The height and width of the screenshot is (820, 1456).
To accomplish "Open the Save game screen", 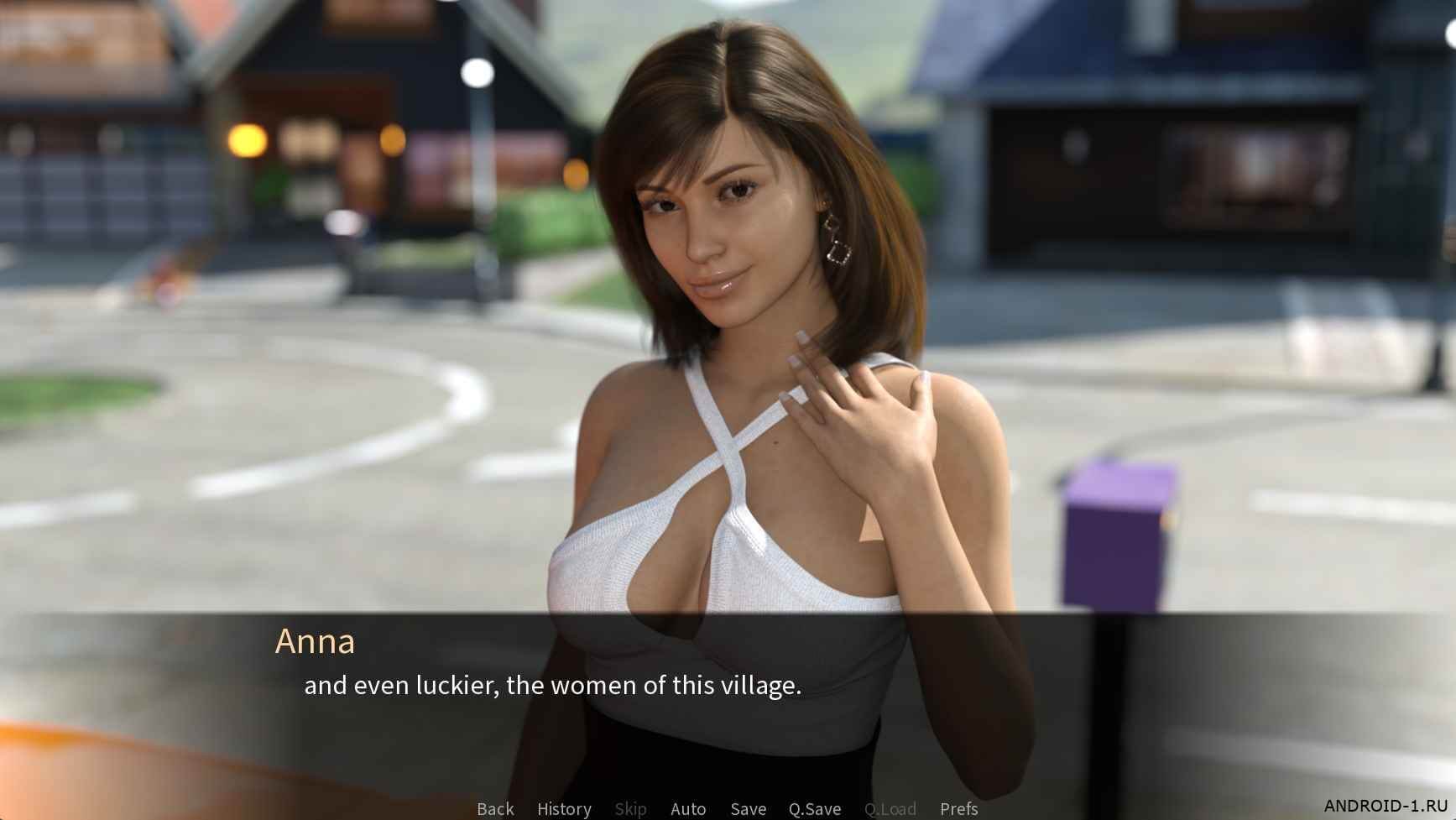I will pyautogui.click(x=748, y=808).
